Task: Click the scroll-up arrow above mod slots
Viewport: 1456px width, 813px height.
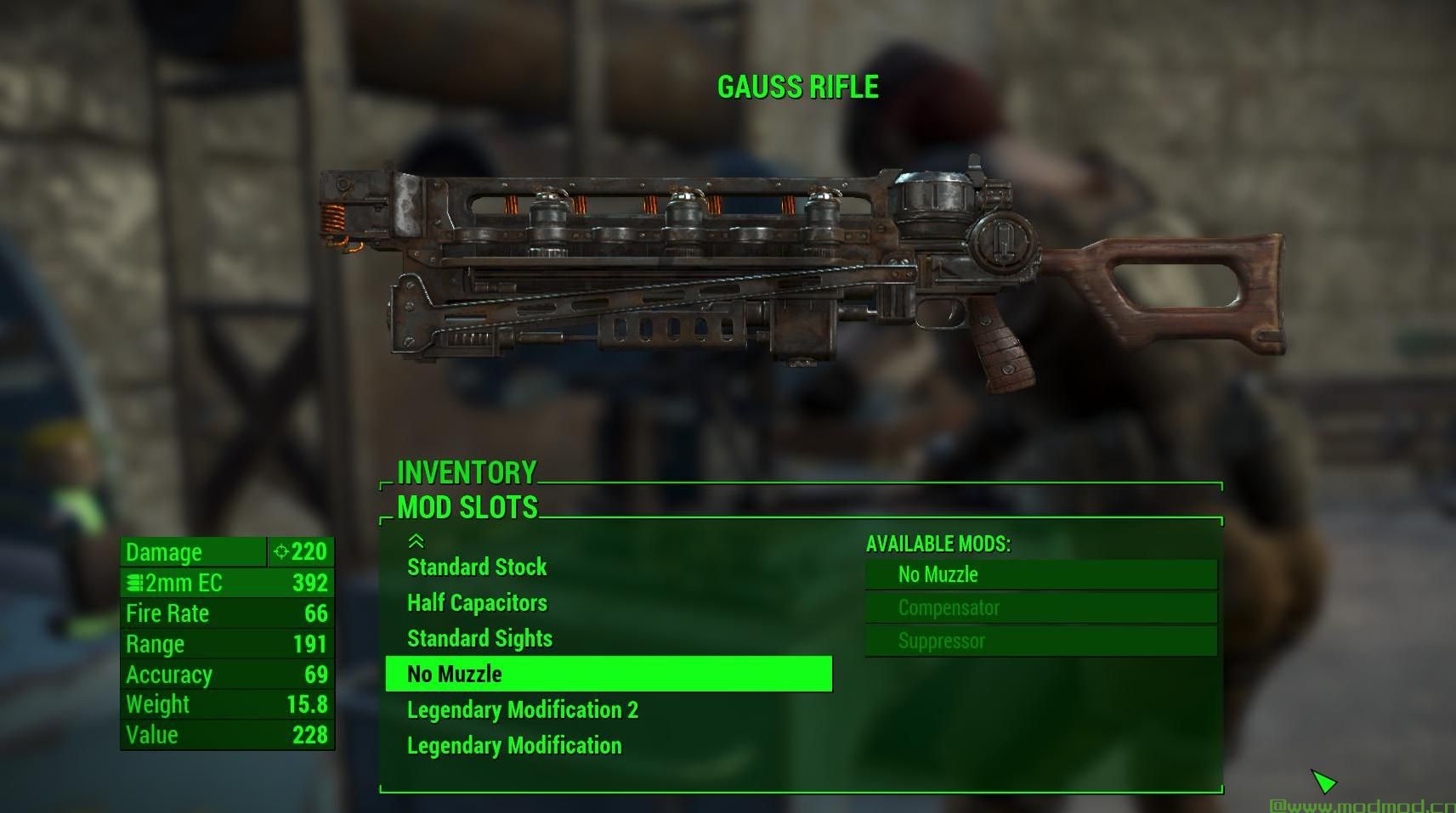Action: point(416,541)
